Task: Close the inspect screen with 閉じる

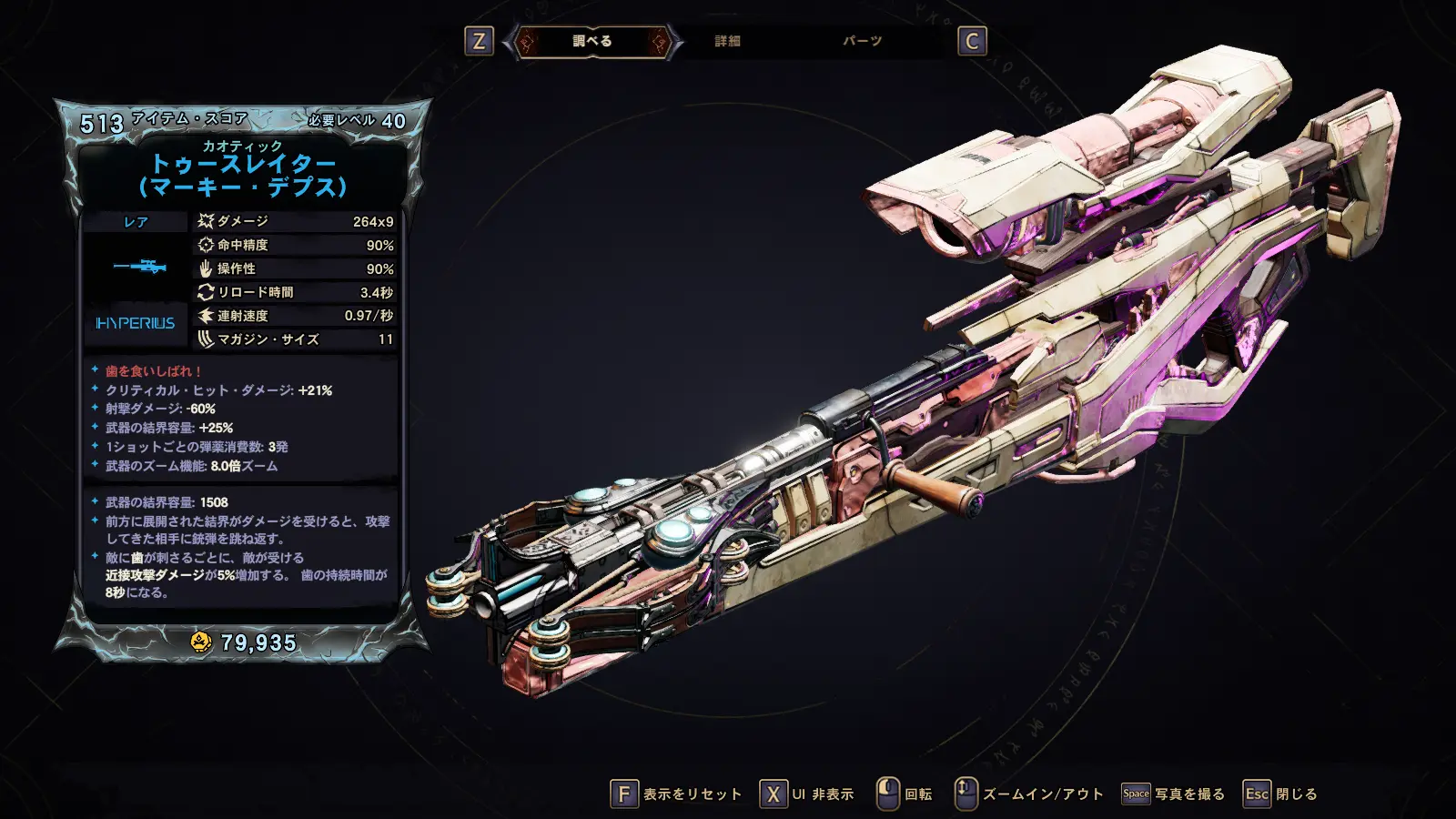Action: [1280, 794]
